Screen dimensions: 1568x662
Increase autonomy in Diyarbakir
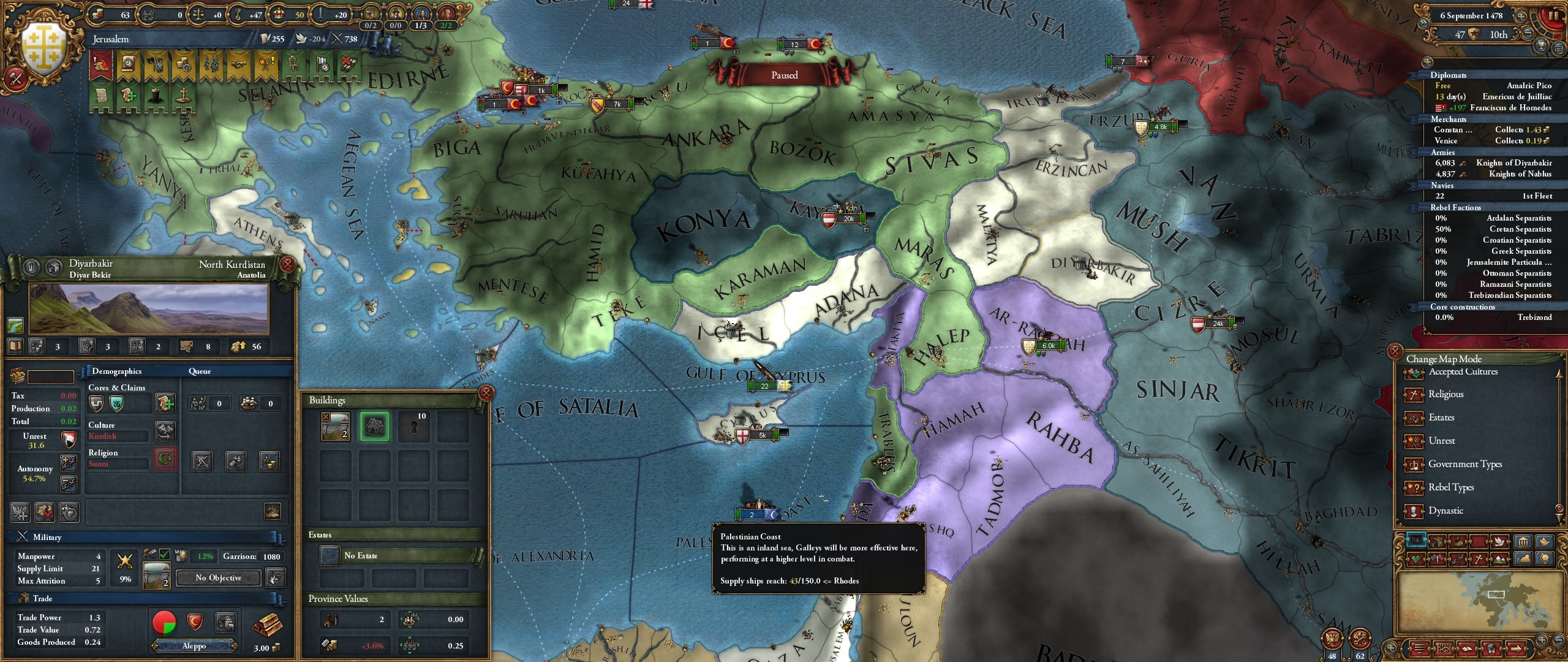[x=69, y=463]
